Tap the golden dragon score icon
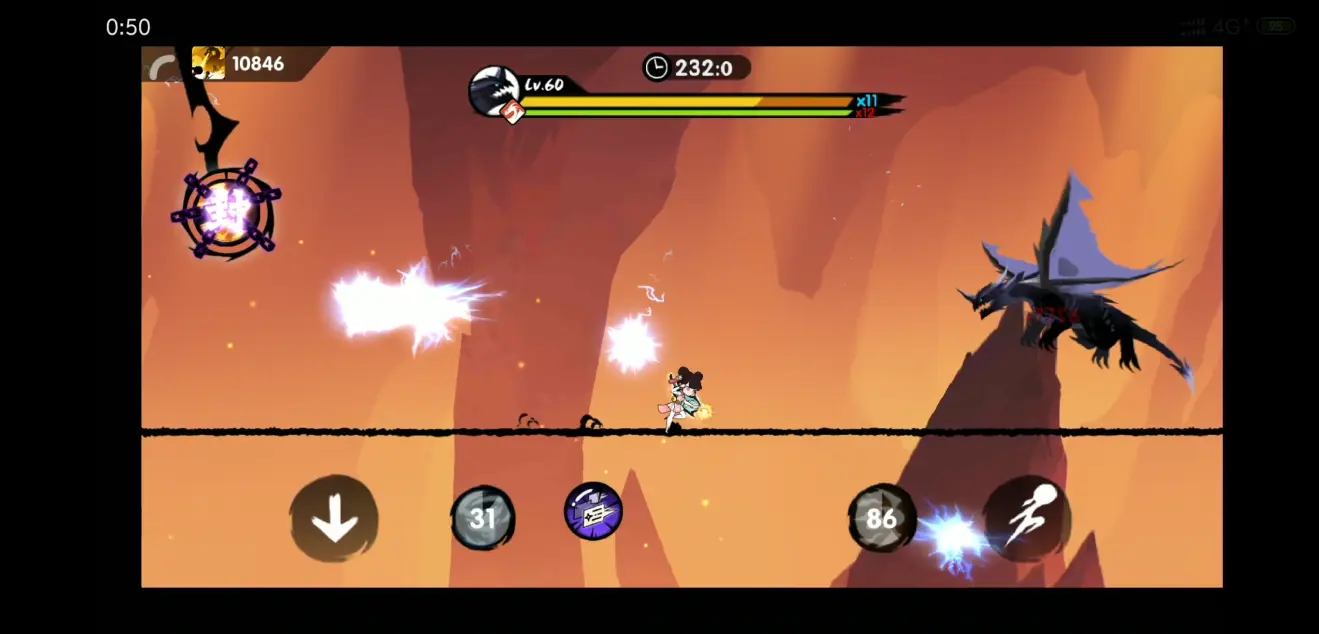The height and width of the screenshot is (634, 1319). pyautogui.click(x=209, y=63)
